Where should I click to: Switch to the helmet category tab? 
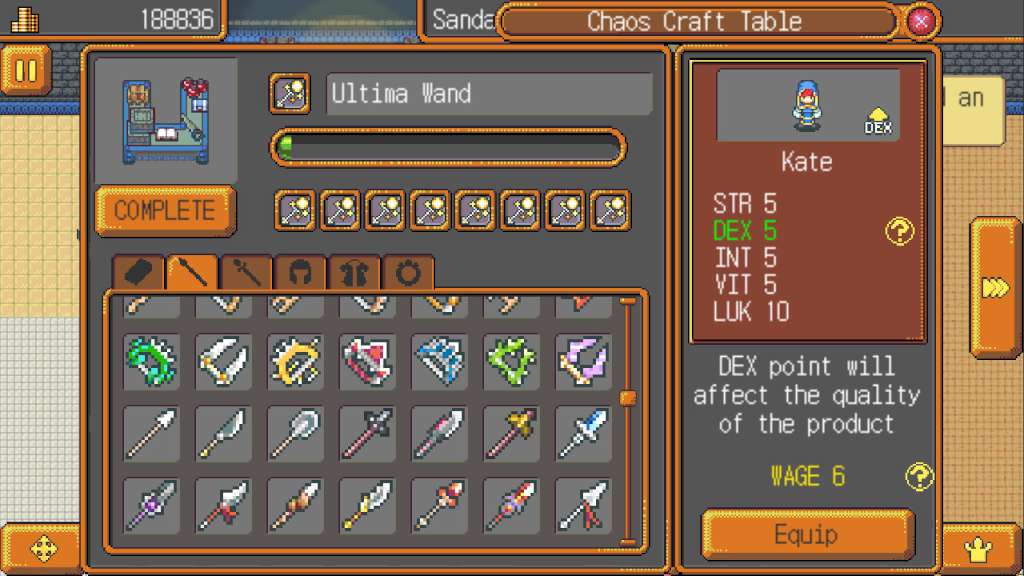point(300,272)
